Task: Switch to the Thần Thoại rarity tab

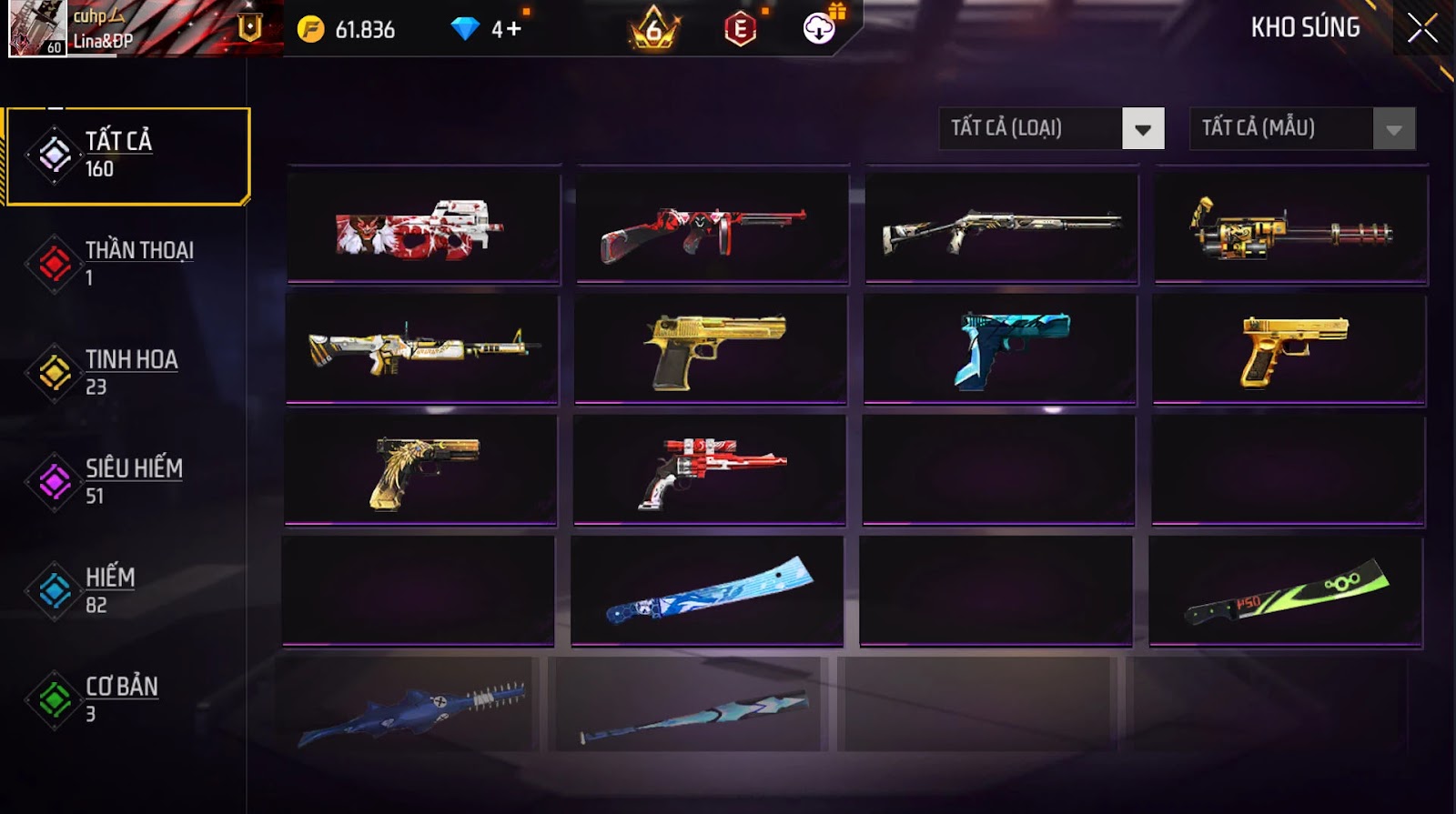Action: (127, 264)
